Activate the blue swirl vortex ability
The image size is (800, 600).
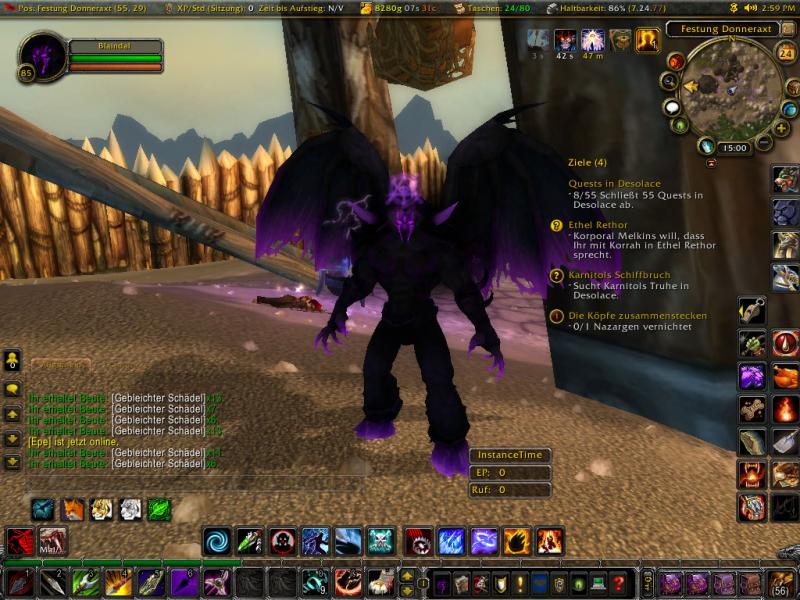[217, 541]
